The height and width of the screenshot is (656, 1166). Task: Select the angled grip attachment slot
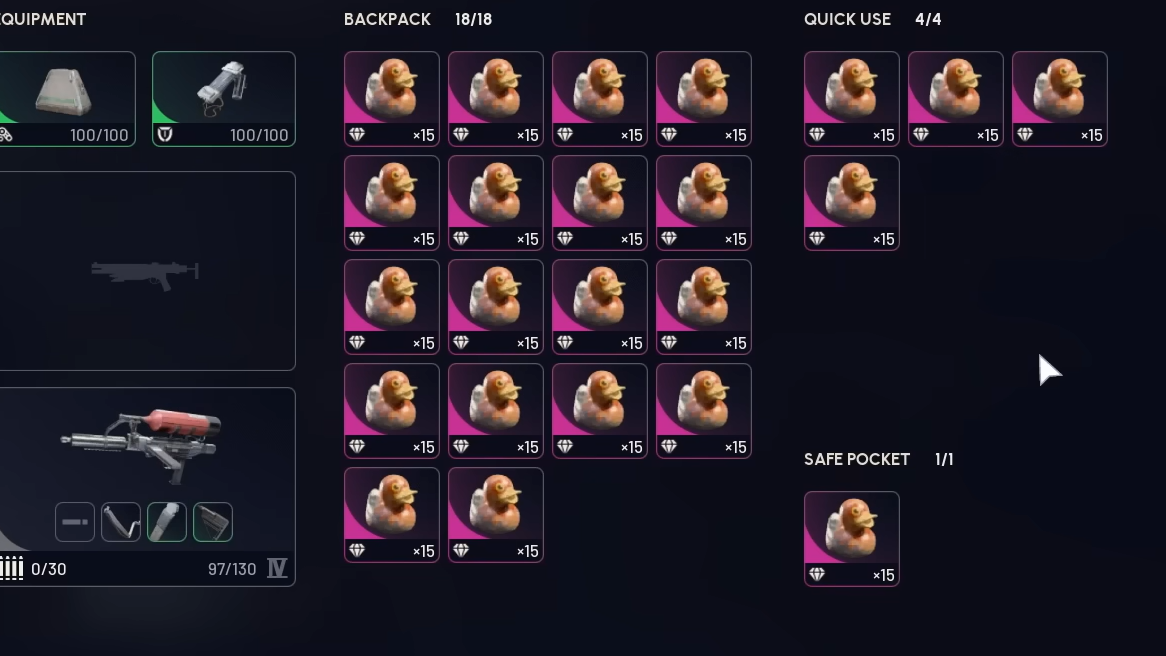[121, 522]
